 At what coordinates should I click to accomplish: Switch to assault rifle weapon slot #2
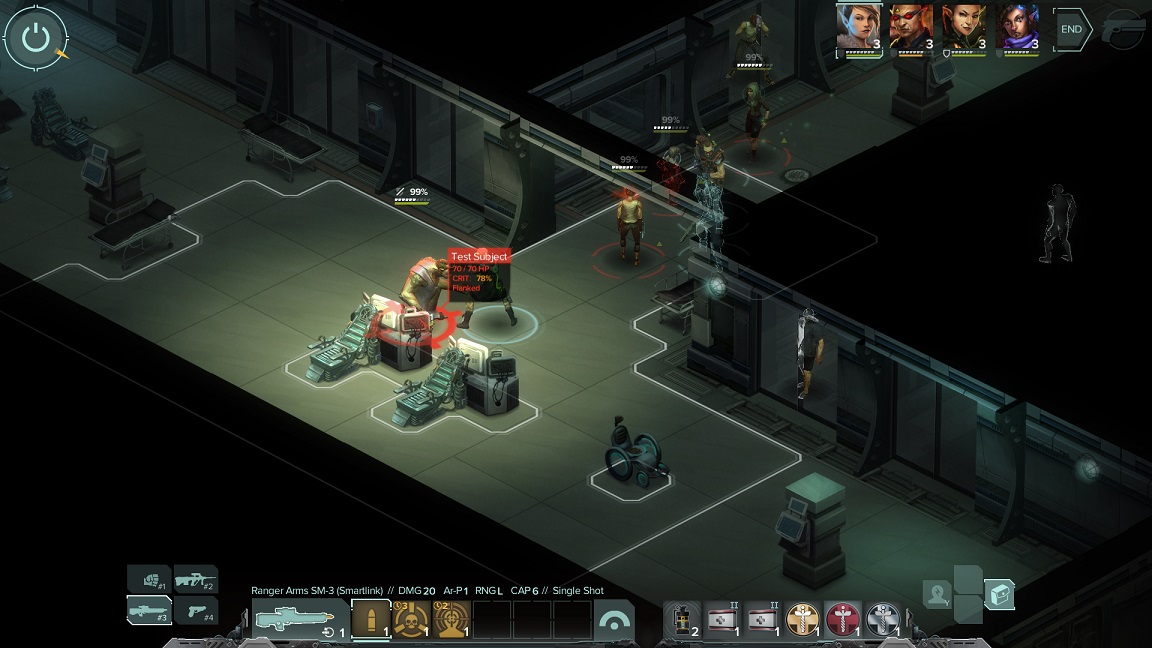pos(196,578)
